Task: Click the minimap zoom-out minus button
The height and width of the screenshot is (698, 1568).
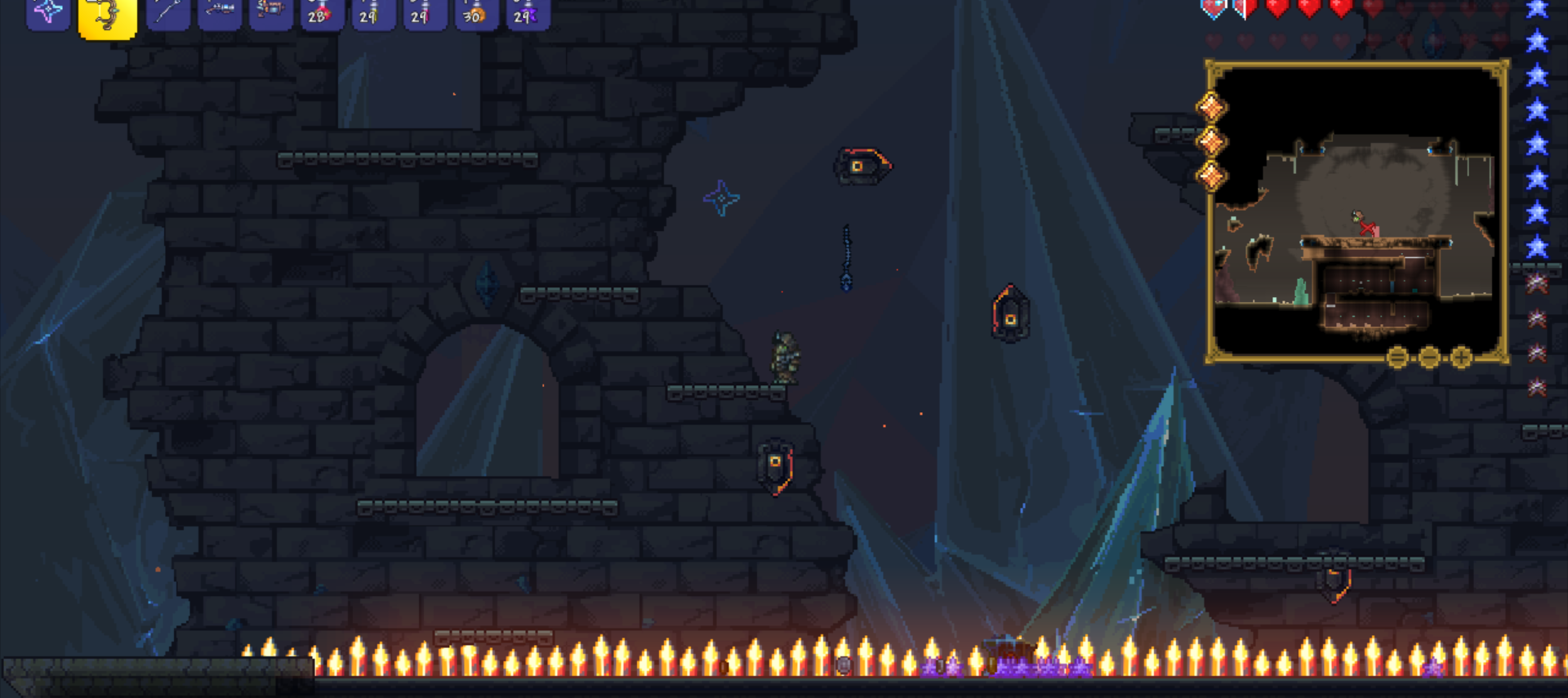Action: point(1428,357)
